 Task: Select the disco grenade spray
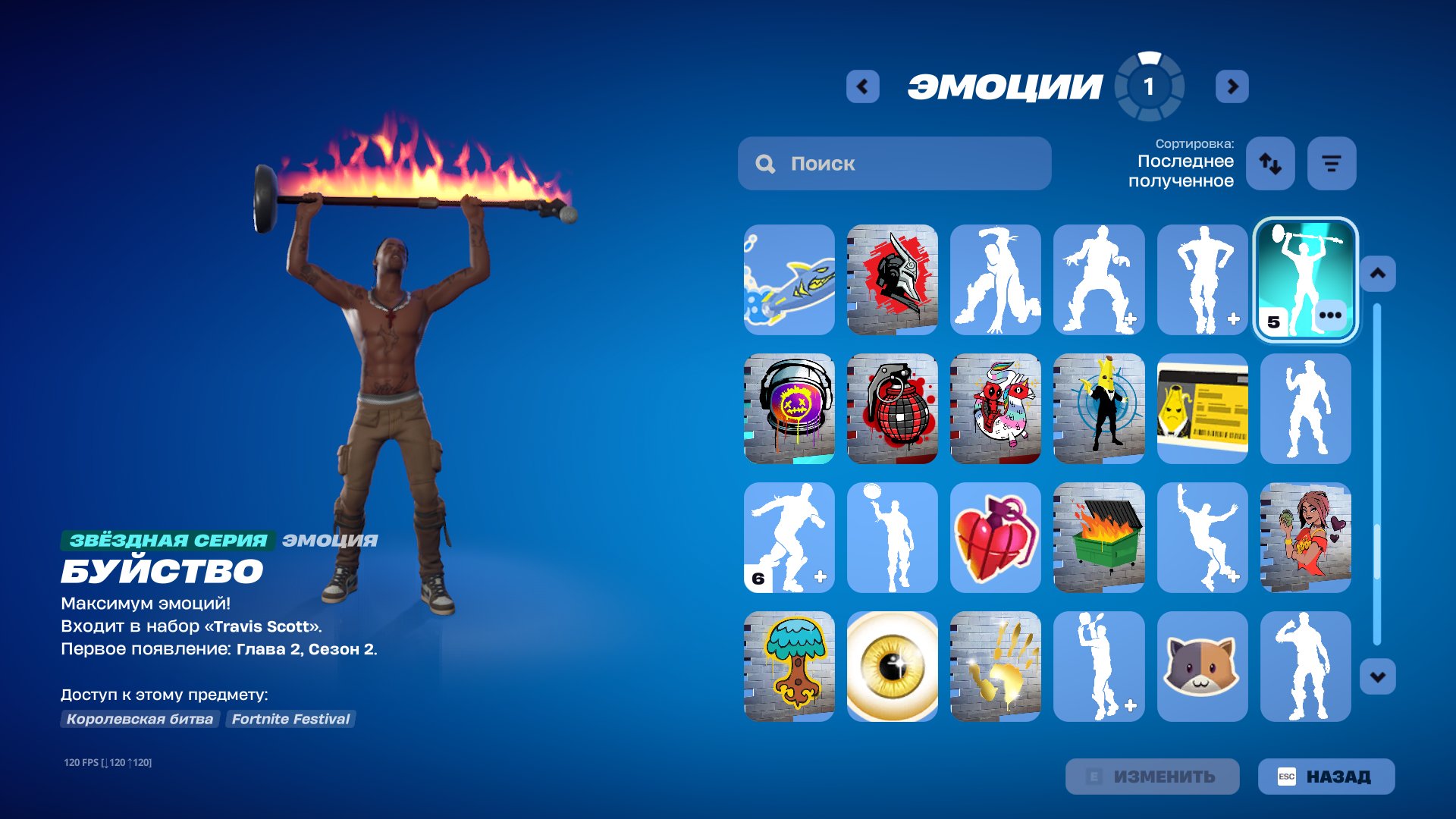892,409
